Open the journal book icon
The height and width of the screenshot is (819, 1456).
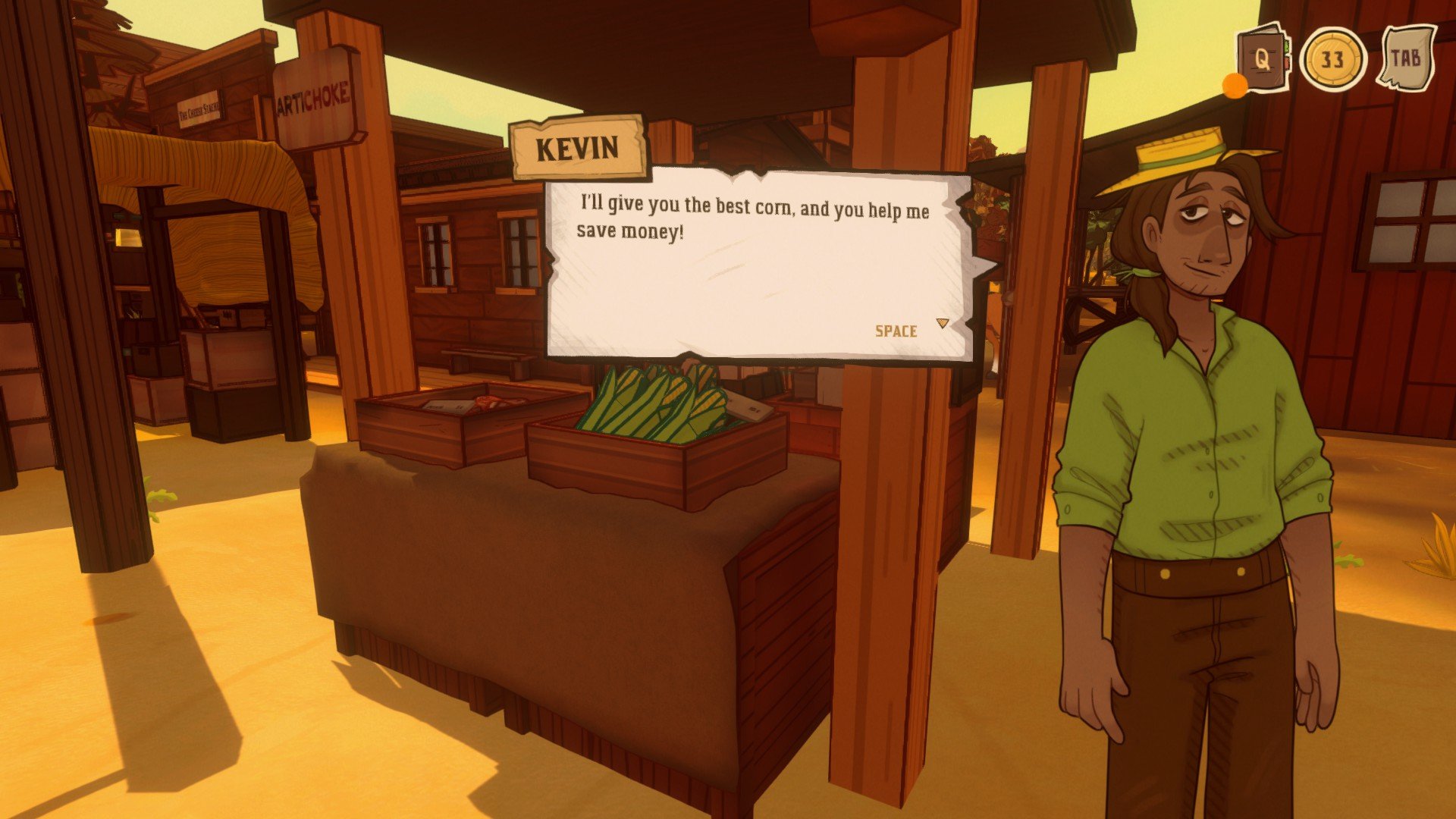[x=1261, y=60]
